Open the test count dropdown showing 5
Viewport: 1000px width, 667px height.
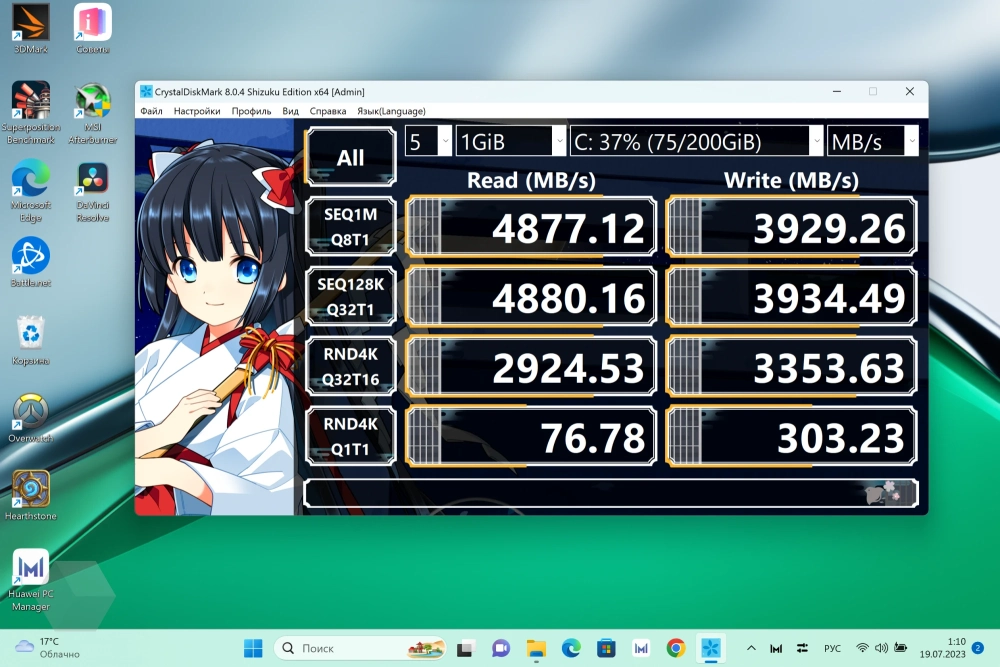[x=428, y=141]
